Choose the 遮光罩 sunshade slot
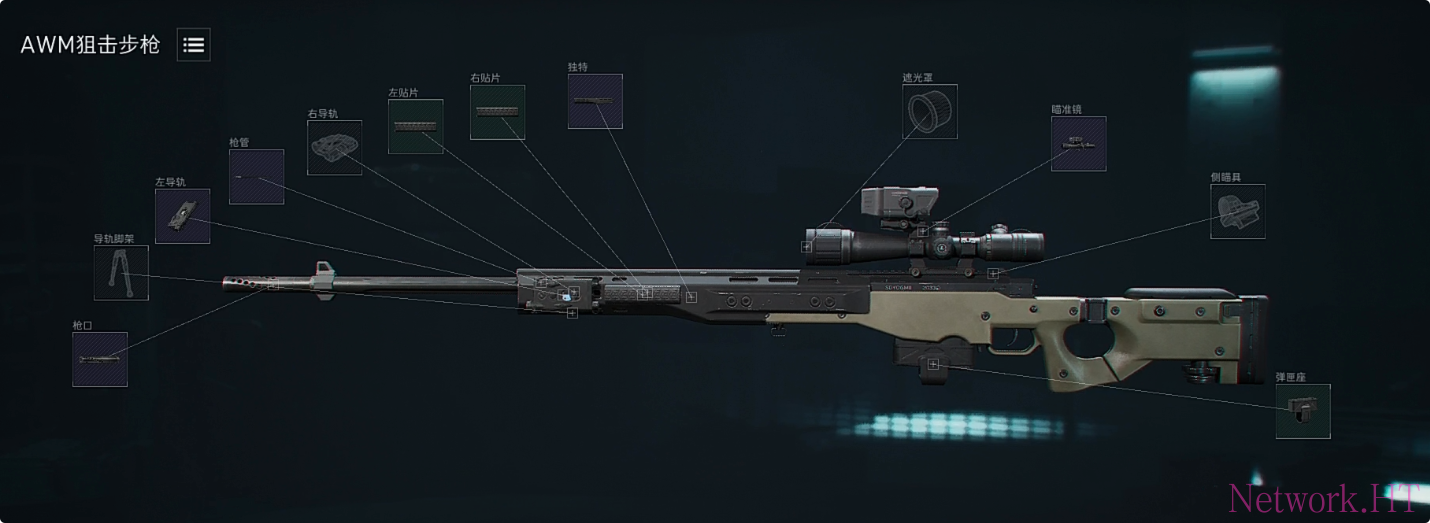This screenshot has width=1430, height=523. (x=930, y=111)
